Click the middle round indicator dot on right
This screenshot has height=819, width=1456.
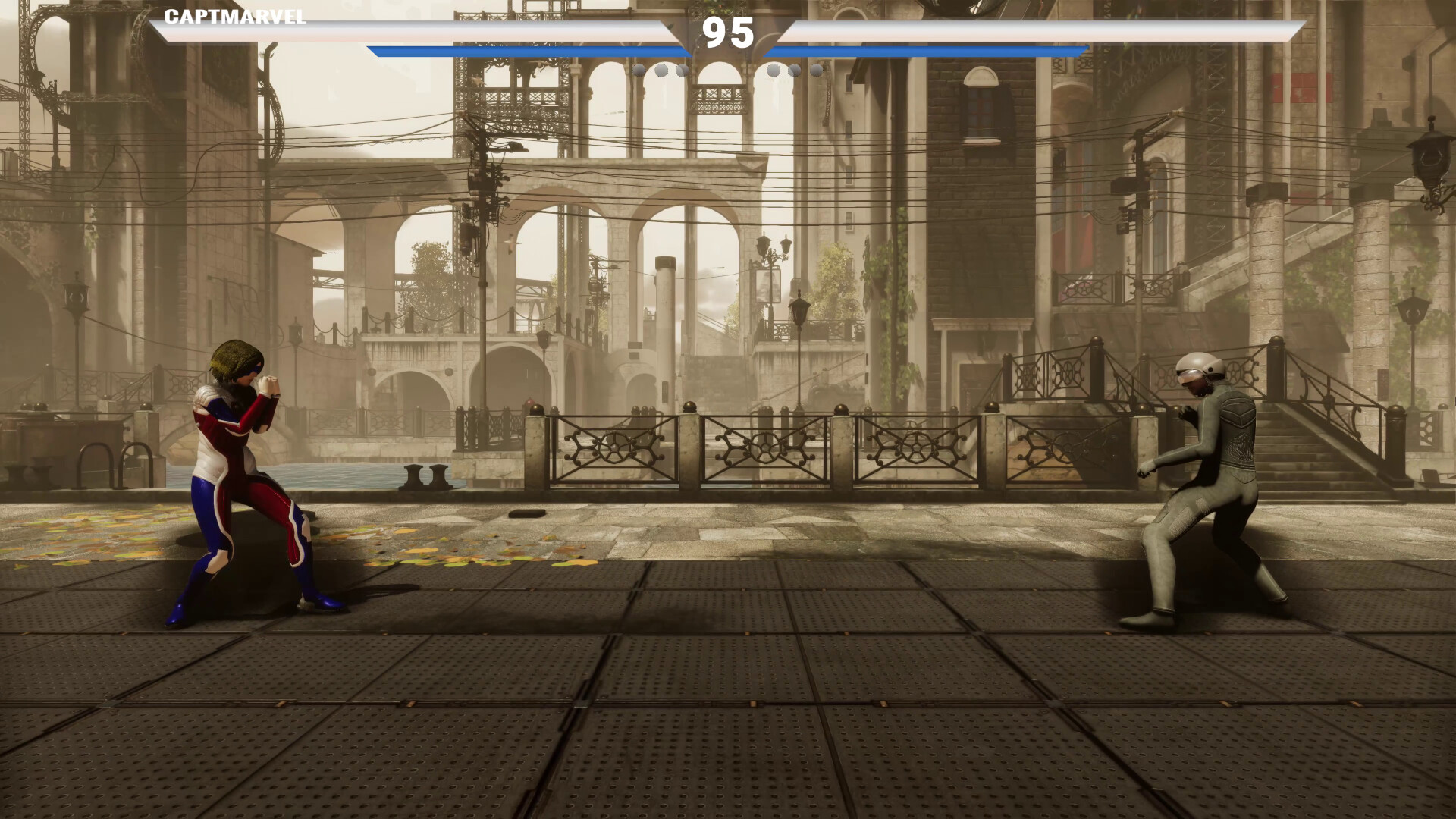(795, 71)
